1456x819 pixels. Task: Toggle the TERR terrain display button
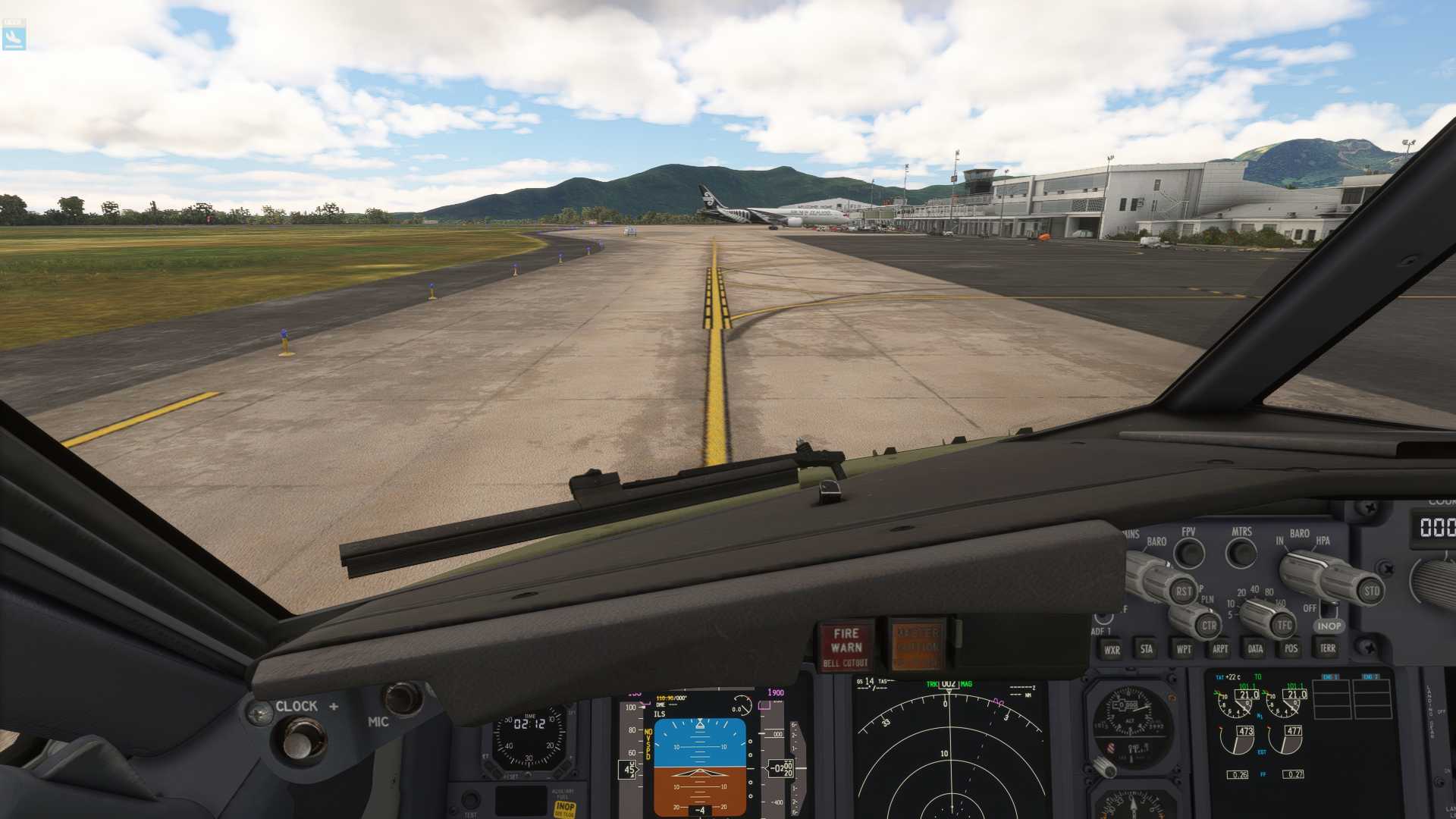1327,648
